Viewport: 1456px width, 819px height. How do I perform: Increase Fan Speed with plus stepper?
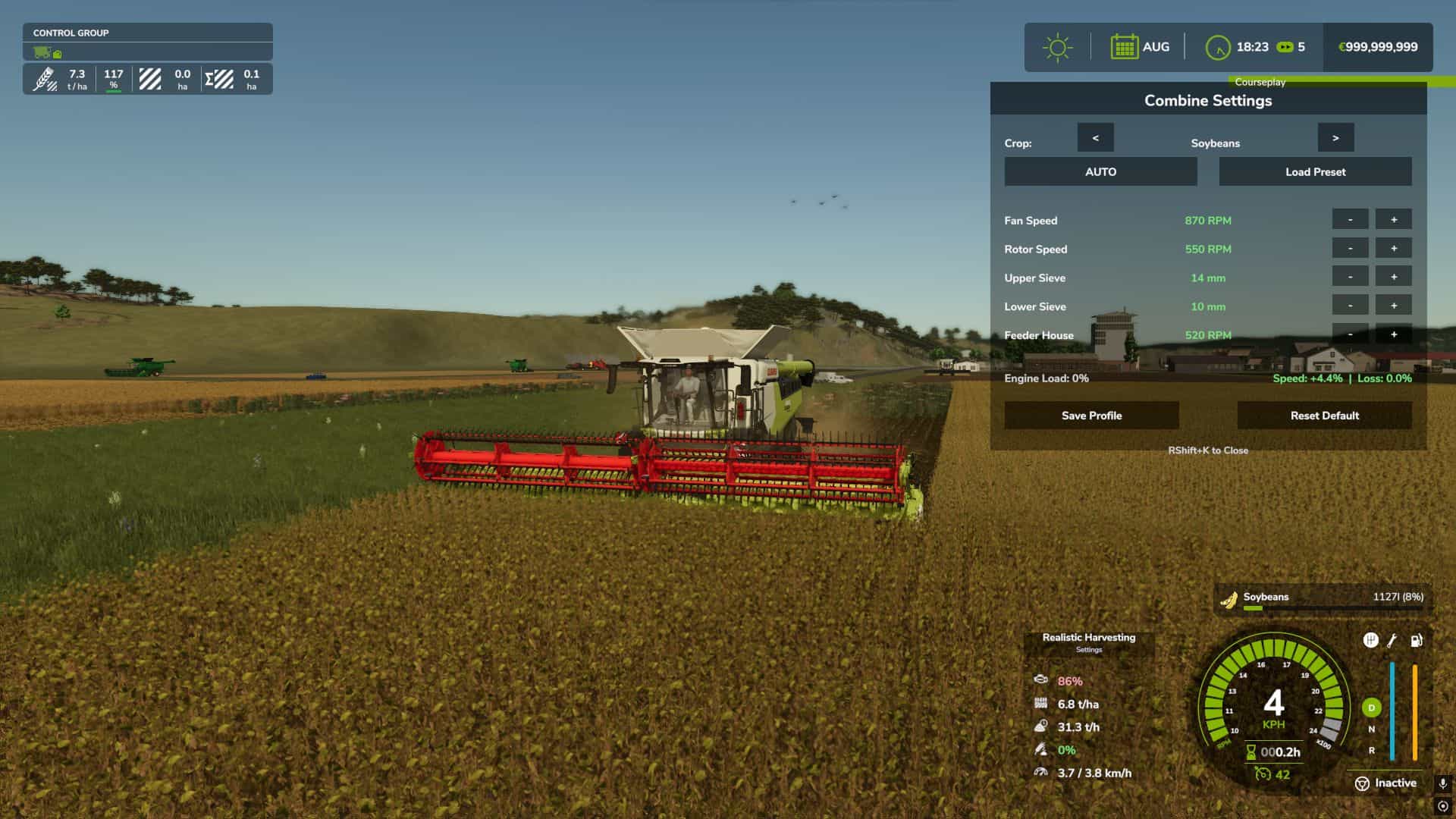(1393, 219)
